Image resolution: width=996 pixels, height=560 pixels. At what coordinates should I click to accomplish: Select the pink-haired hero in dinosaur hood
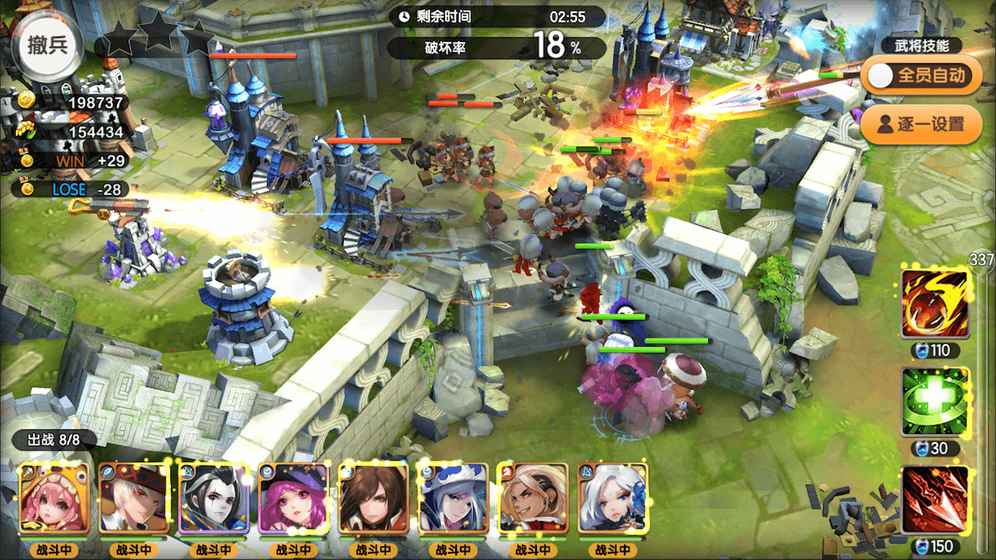pos(53,499)
